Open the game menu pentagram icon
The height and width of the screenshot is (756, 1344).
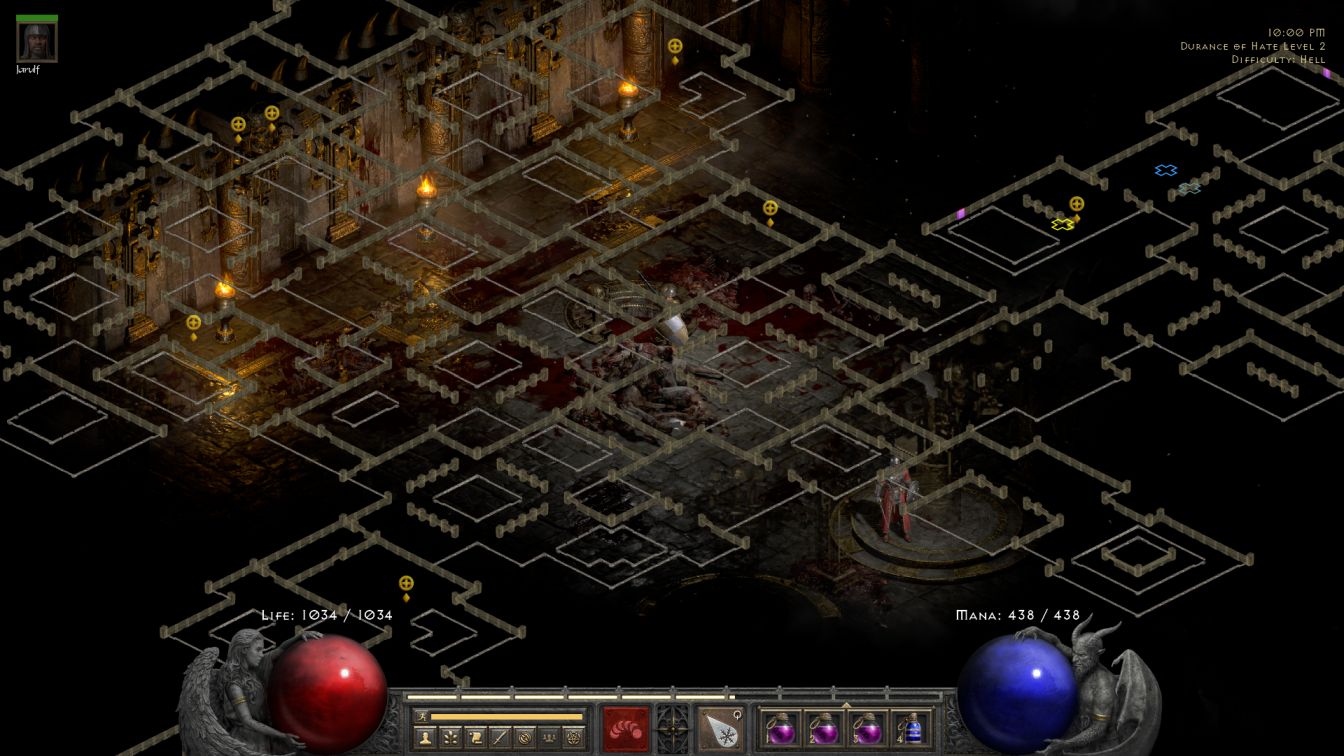(571, 737)
